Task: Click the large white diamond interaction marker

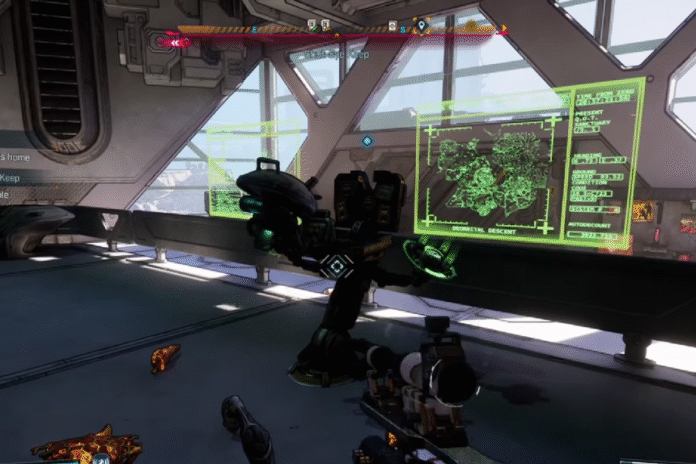Action: pos(337,266)
